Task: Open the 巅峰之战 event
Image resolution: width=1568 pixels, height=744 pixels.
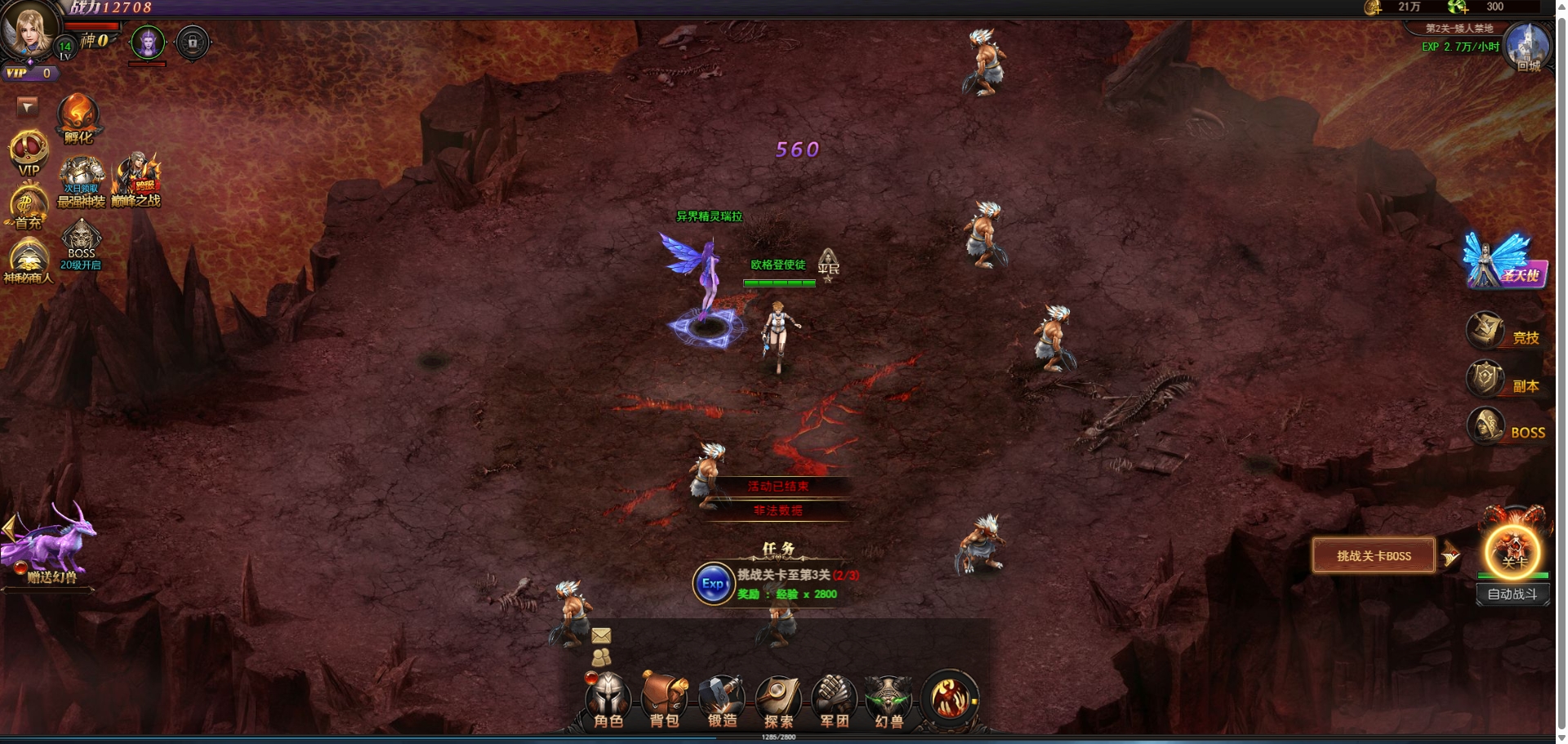Action: tap(136, 180)
